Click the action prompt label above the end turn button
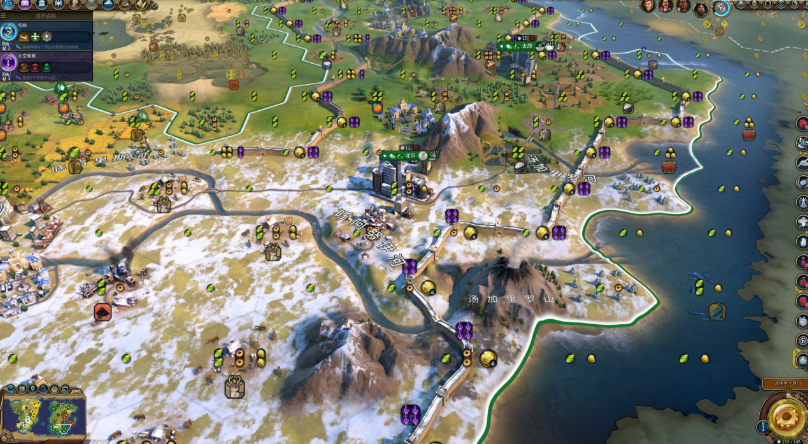Image resolution: width=808 pixels, height=444 pixels. [784, 383]
